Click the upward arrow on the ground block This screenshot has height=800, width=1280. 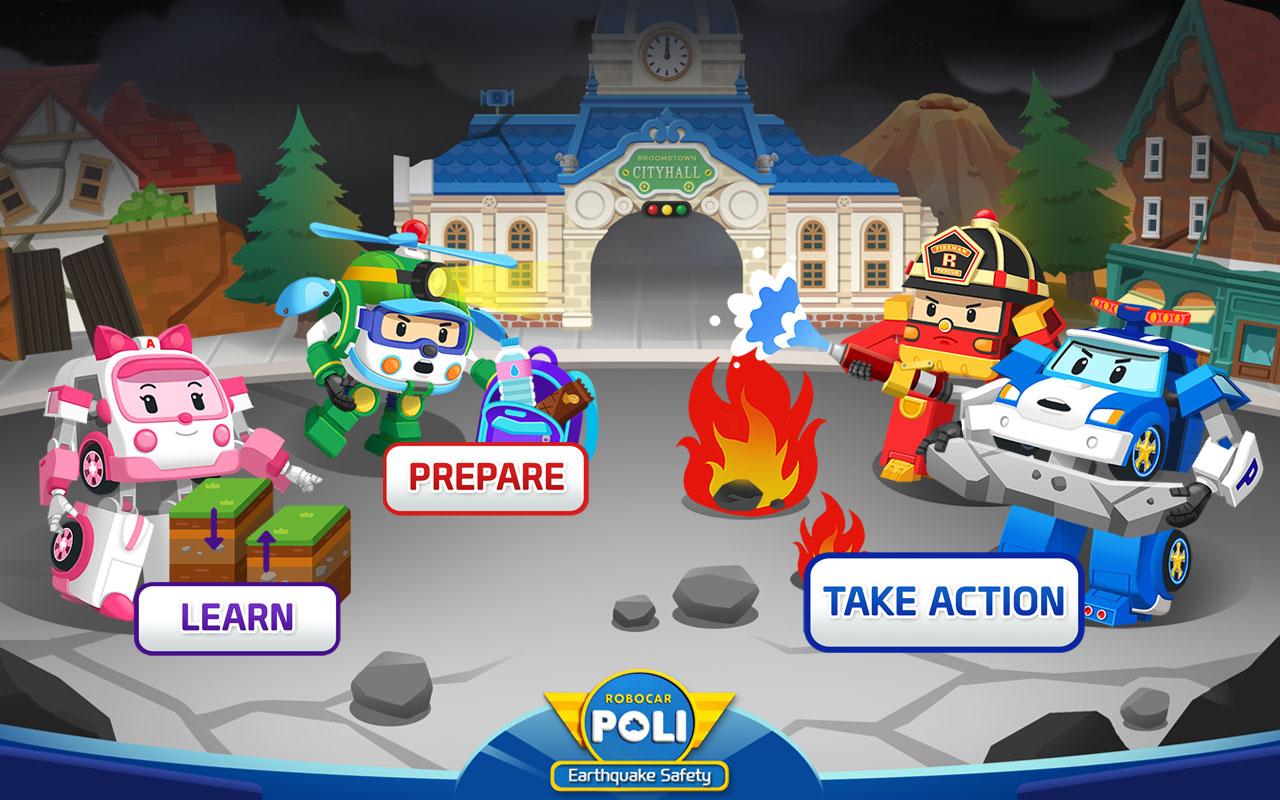pyautogui.click(x=266, y=552)
